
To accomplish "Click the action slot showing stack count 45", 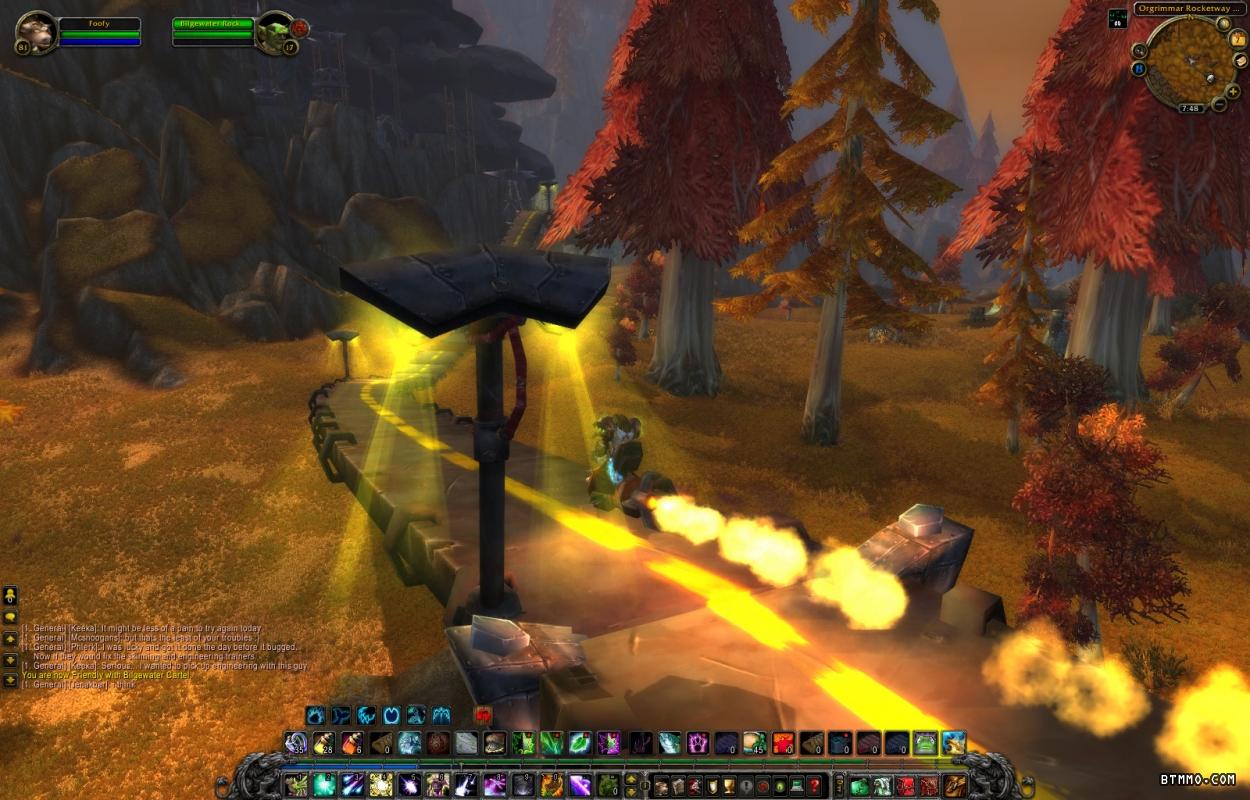I will coord(755,743).
